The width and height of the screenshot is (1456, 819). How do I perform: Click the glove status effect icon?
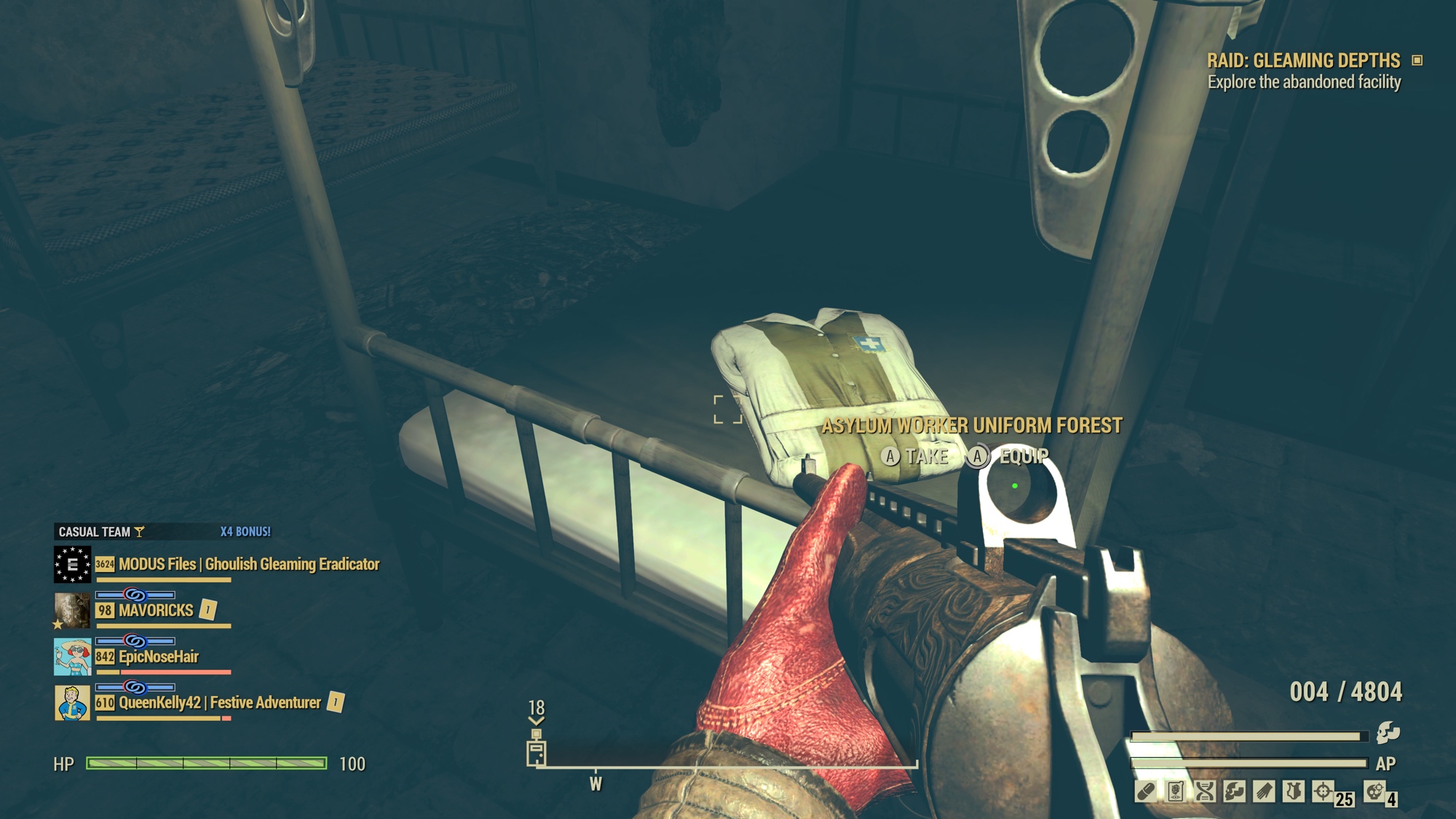pos(1264,791)
